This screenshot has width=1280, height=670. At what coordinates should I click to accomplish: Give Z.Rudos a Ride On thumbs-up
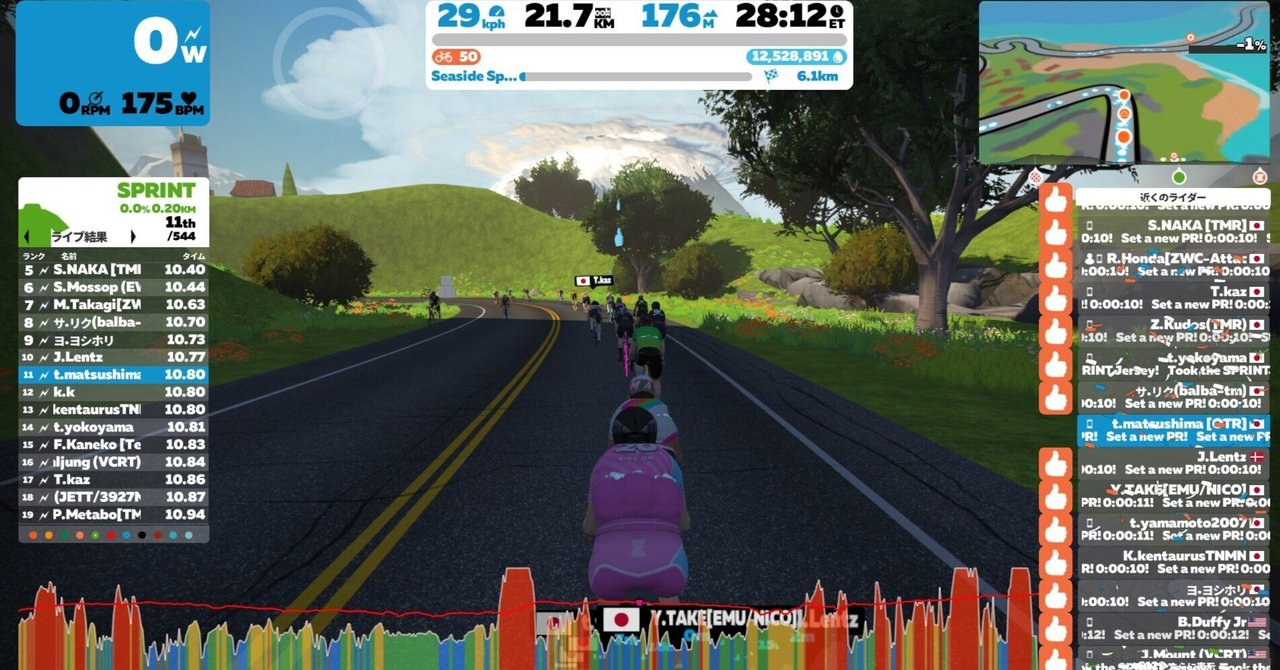(1055, 331)
